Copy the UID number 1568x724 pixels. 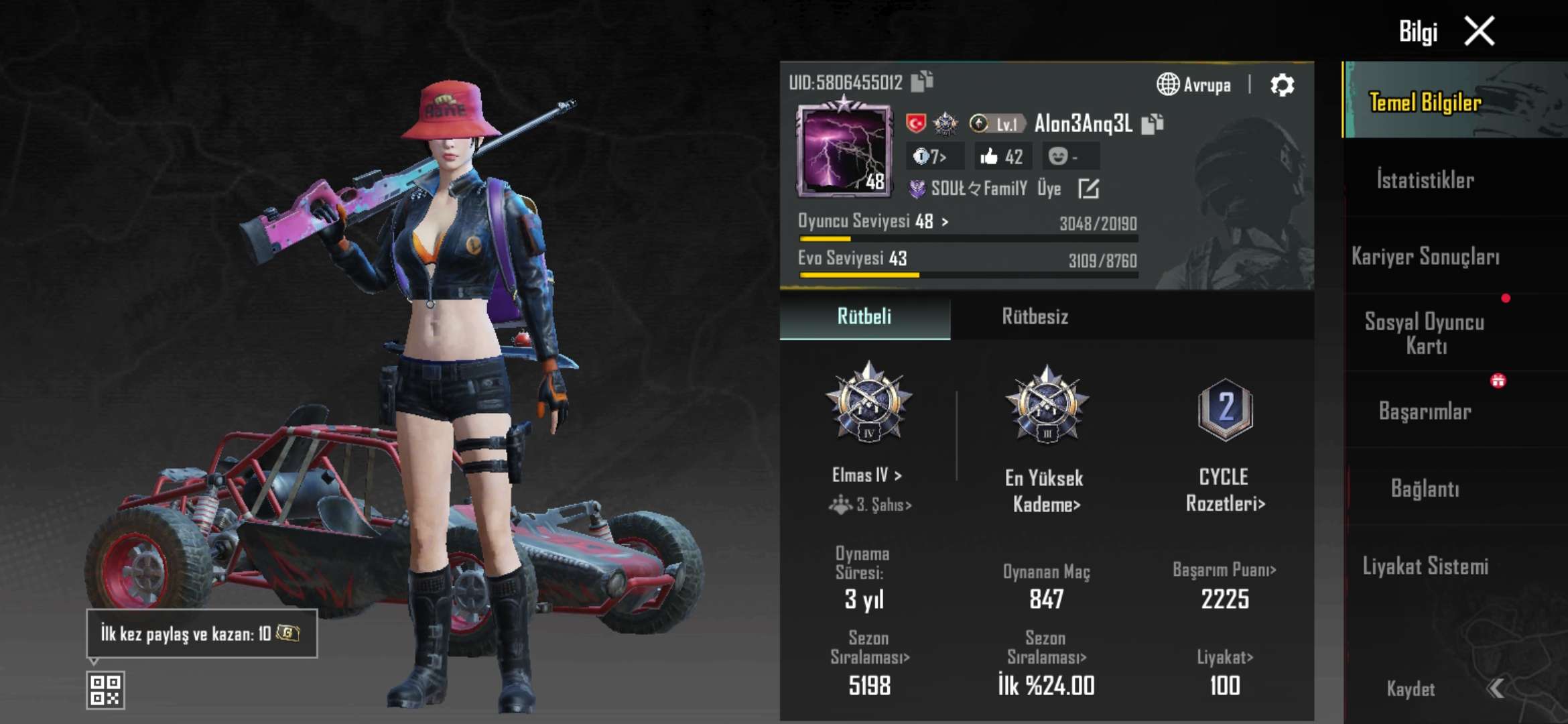coord(923,81)
